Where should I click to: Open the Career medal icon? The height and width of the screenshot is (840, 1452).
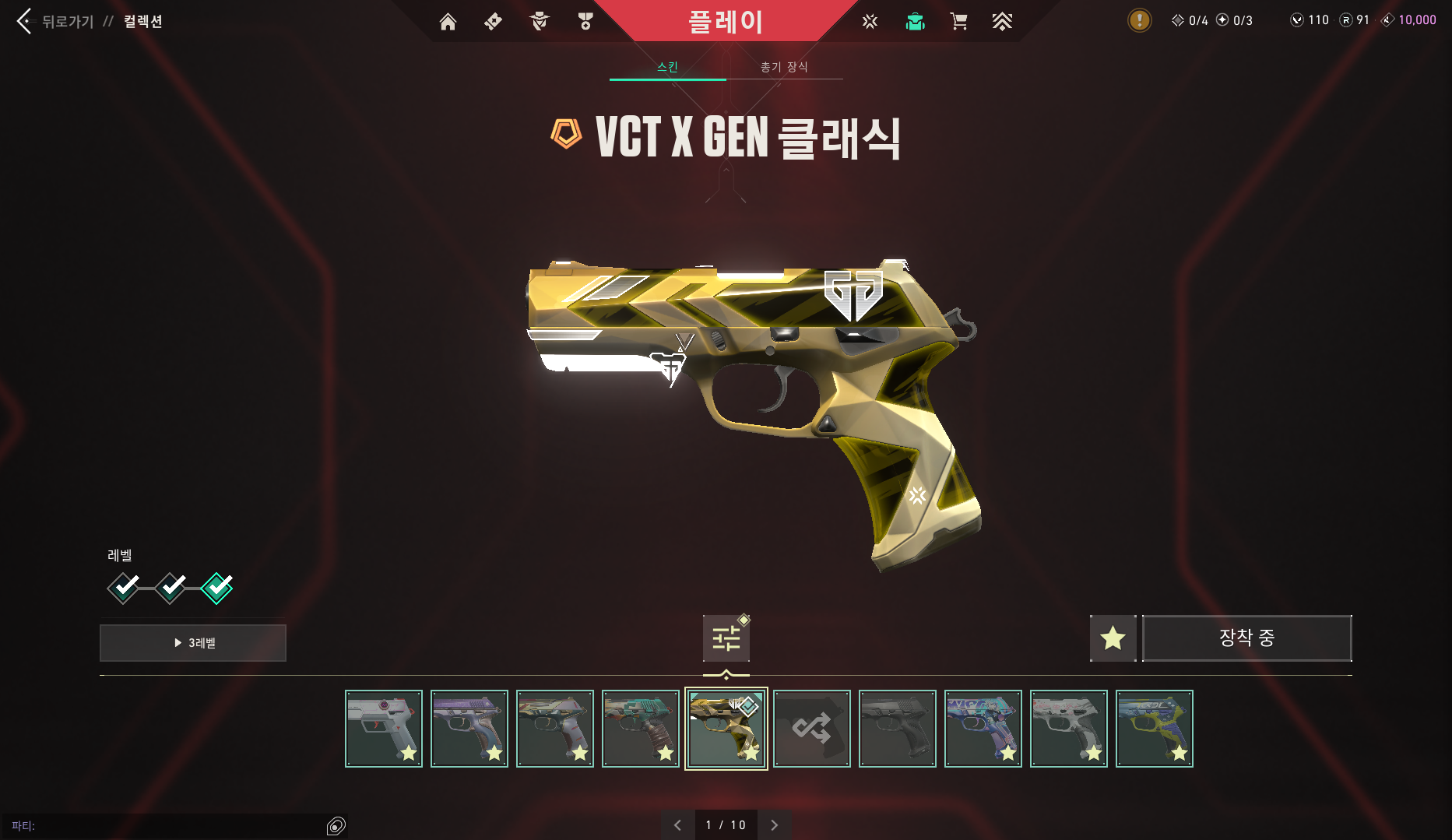(x=585, y=22)
